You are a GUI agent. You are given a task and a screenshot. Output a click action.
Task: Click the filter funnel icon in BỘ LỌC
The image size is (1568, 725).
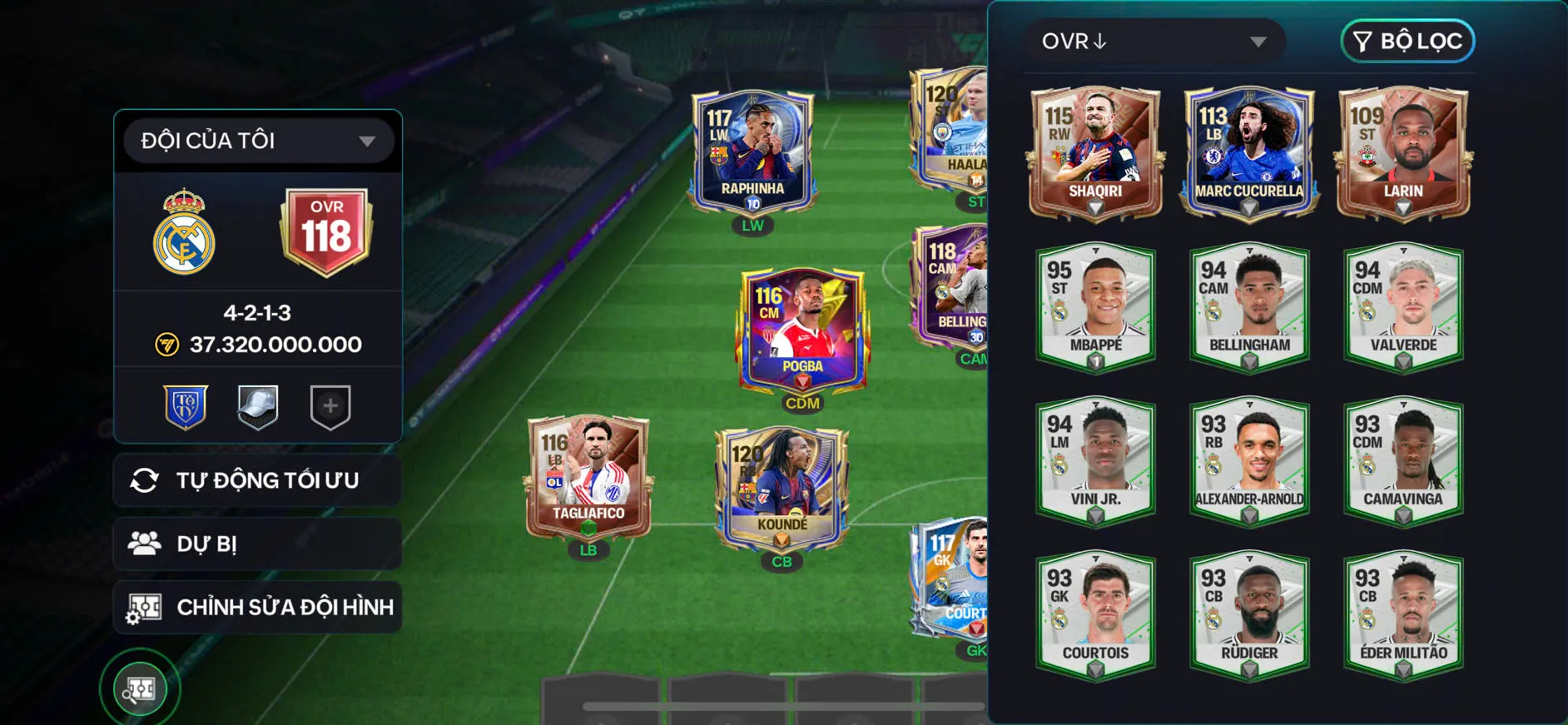click(x=1362, y=41)
